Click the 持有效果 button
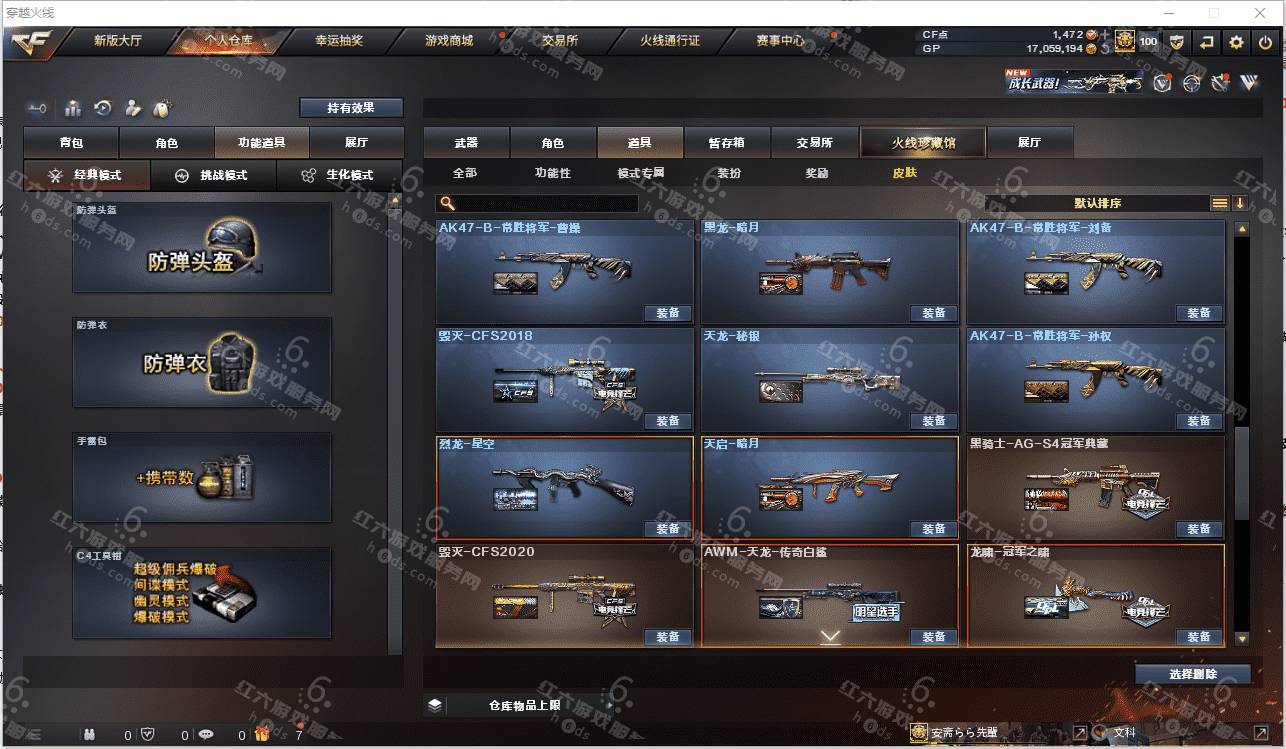The width and height of the screenshot is (1286, 749). point(351,108)
